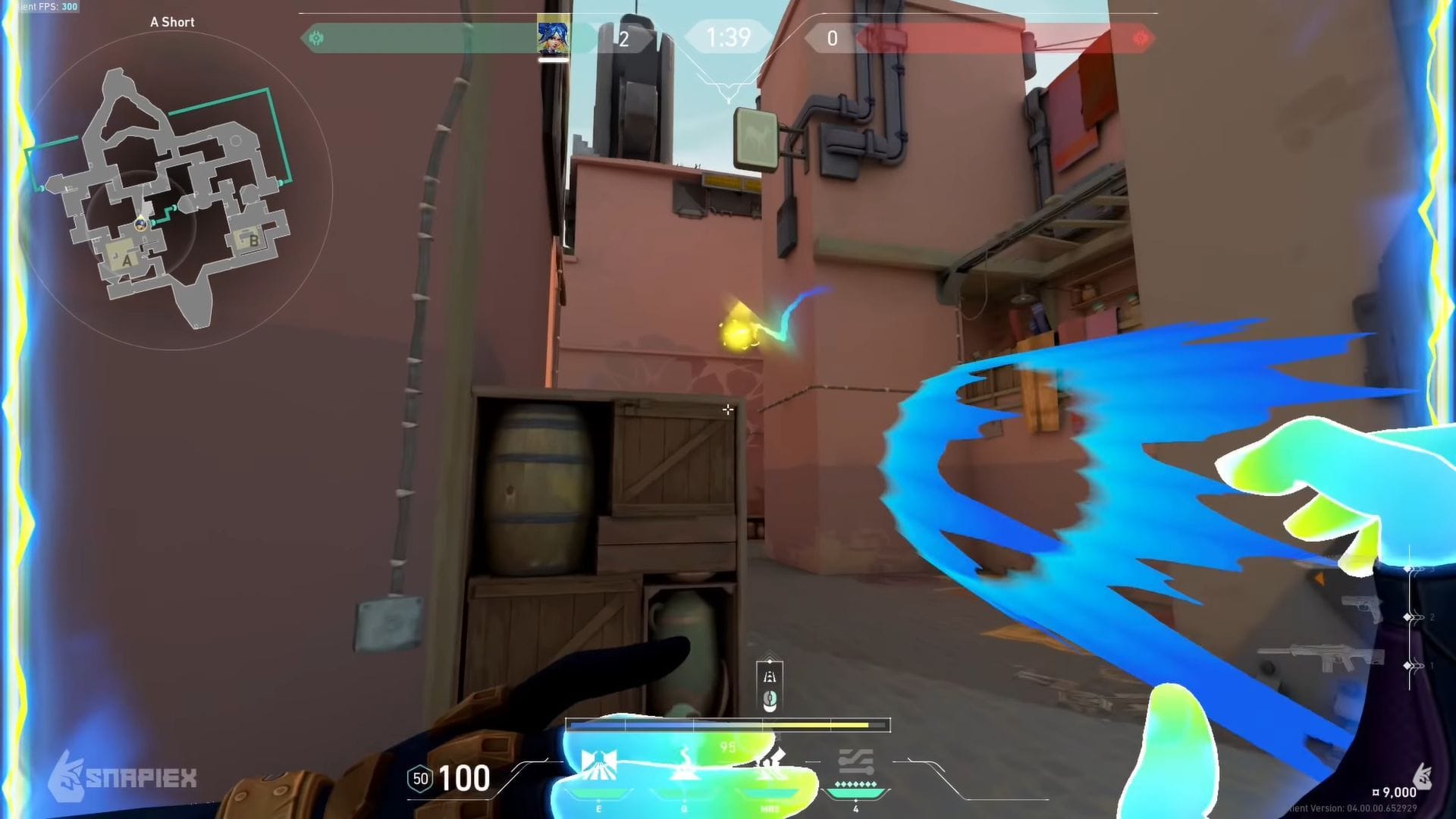Click the shield icon beside the health counter
The height and width of the screenshot is (819, 1456).
421,779
